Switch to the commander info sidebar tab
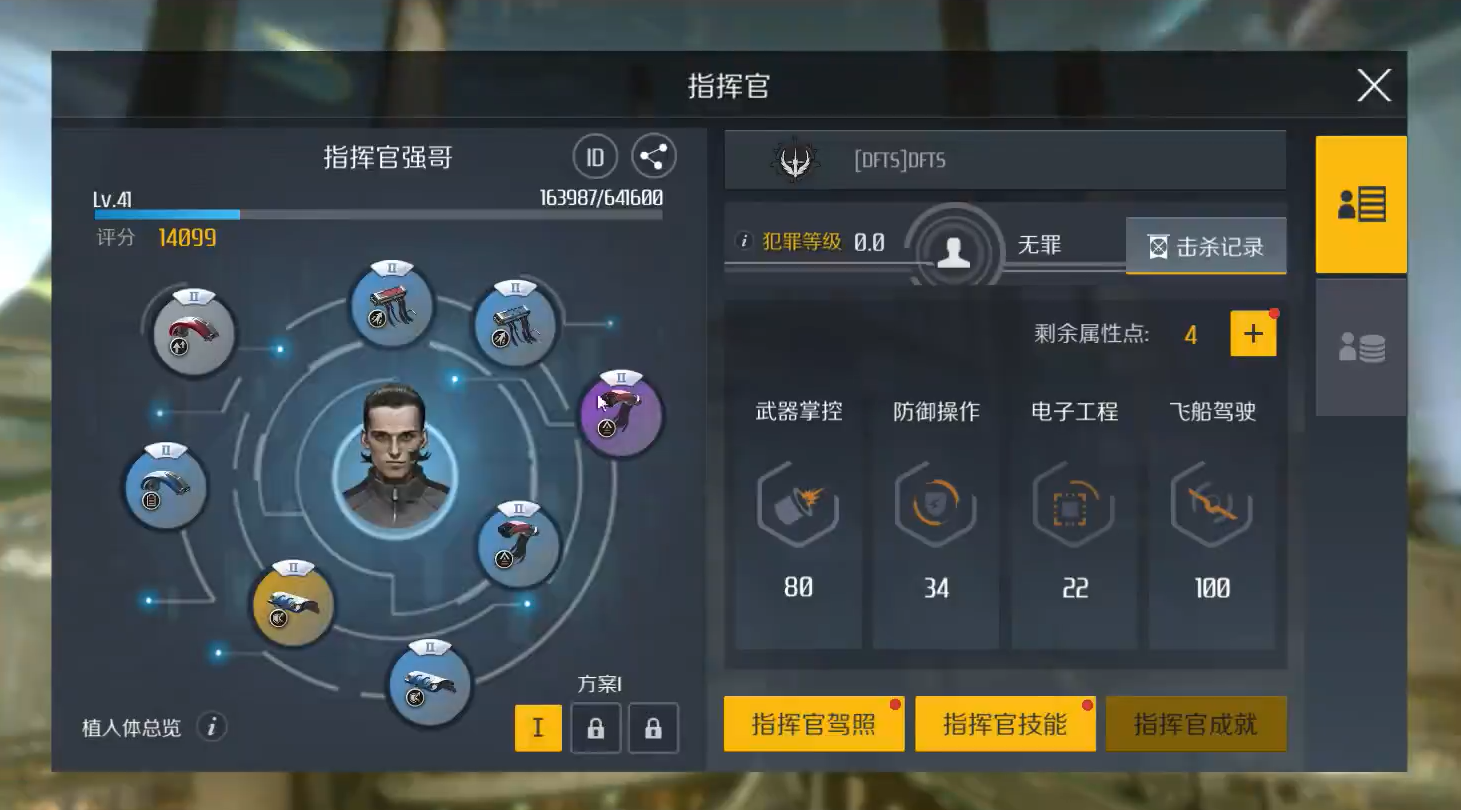This screenshot has height=810, width=1461. click(x=1360, y=202)
